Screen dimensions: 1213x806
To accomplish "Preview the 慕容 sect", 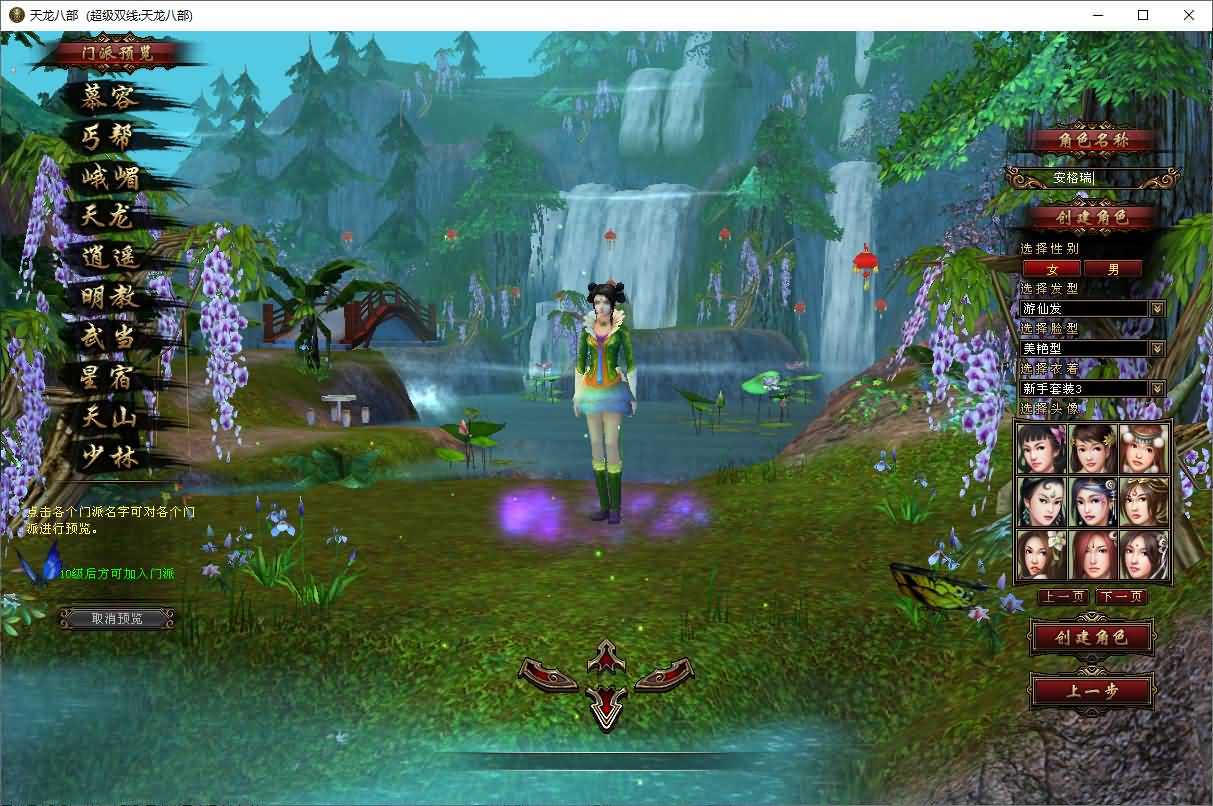I will click(110, 98).
